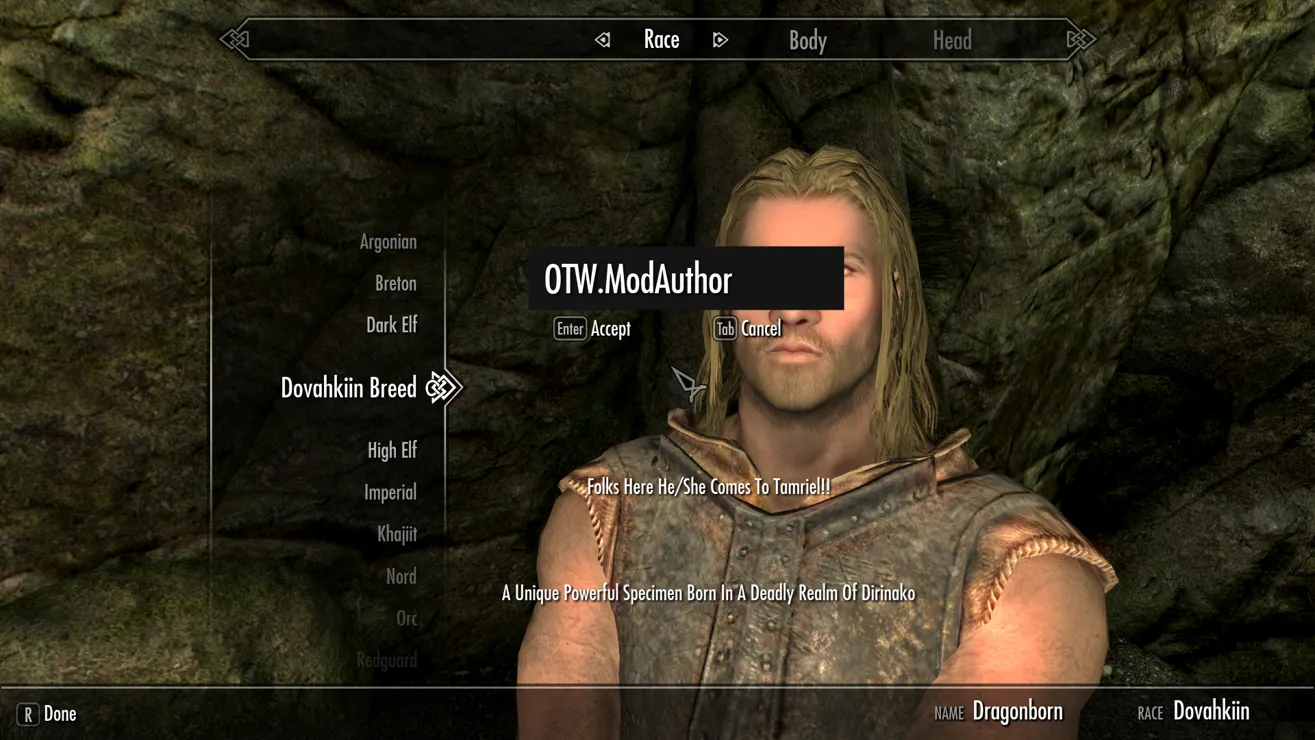Click the OTW.ModAuthor name input field
The image size is (1315, 740).
pos(685,279)
